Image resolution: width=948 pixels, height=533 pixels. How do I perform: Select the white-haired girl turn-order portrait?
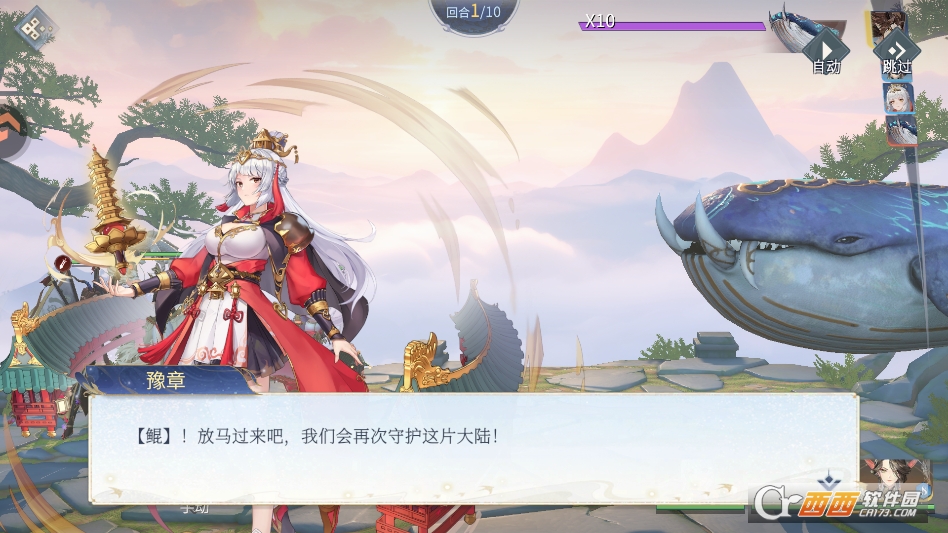[x=898, y=98]
